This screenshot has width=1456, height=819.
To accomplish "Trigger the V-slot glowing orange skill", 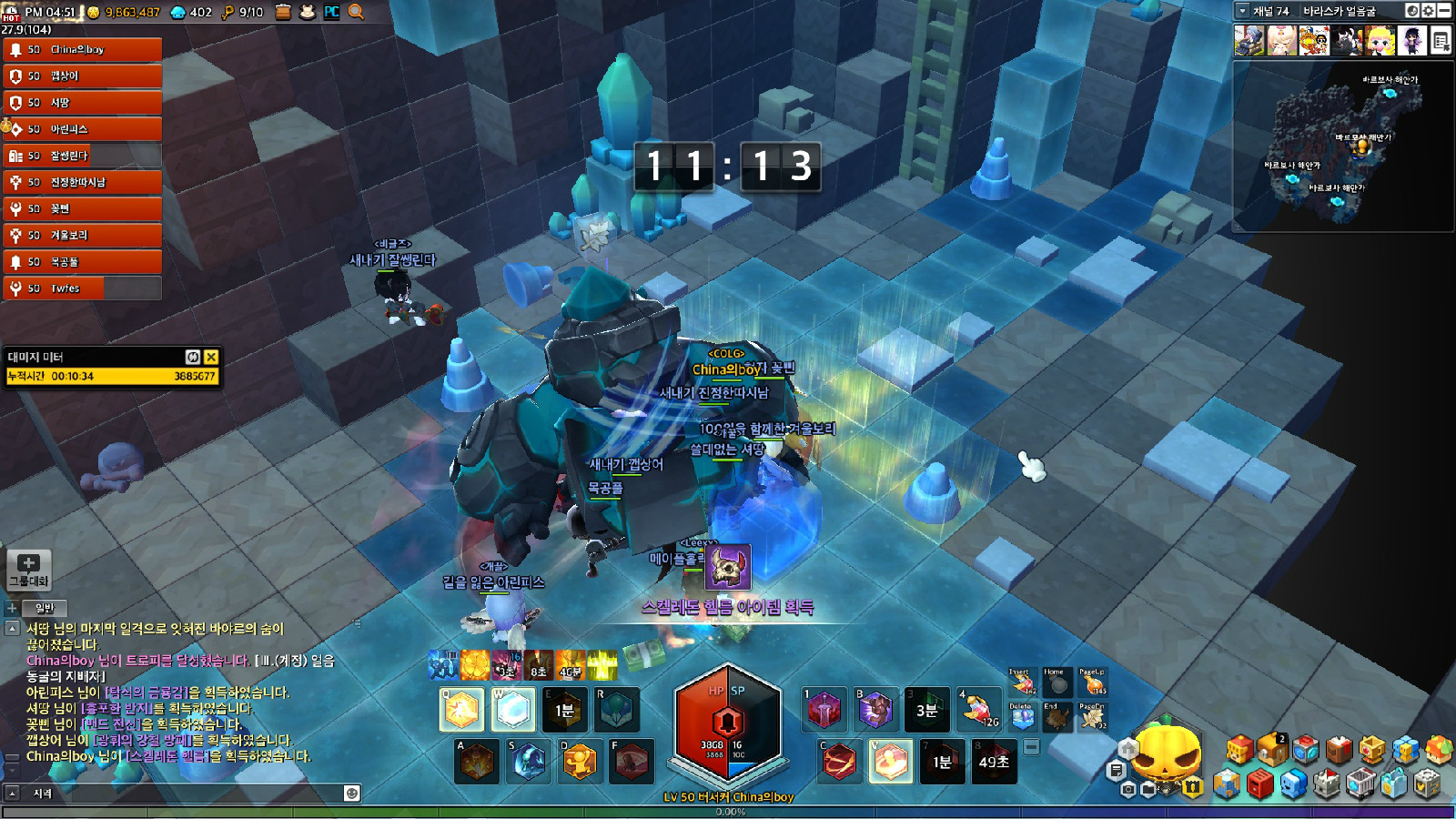I will pyautogui.click(x=890, y=762).
